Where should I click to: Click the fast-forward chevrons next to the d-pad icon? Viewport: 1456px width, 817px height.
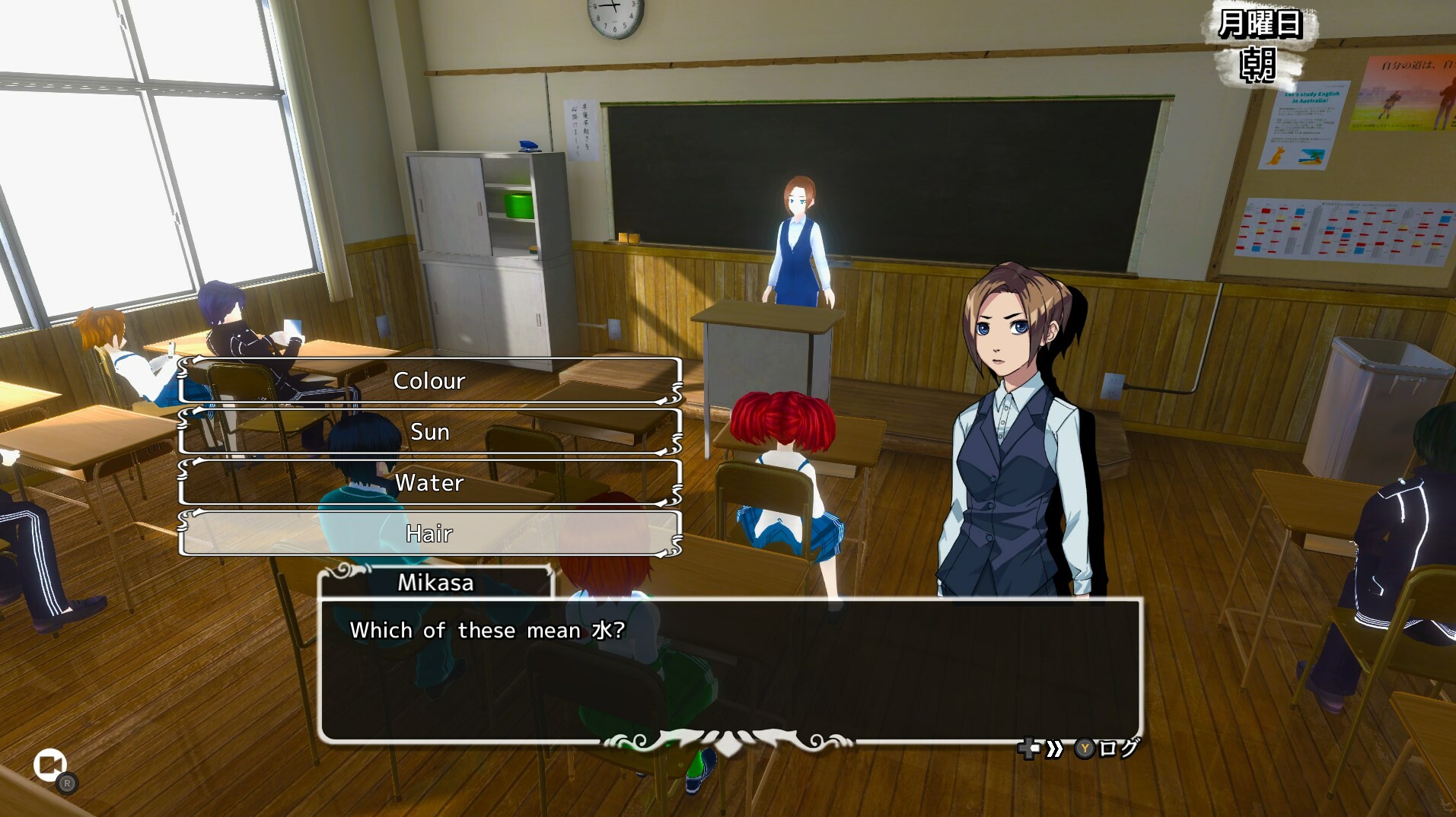pos(1054,749)
